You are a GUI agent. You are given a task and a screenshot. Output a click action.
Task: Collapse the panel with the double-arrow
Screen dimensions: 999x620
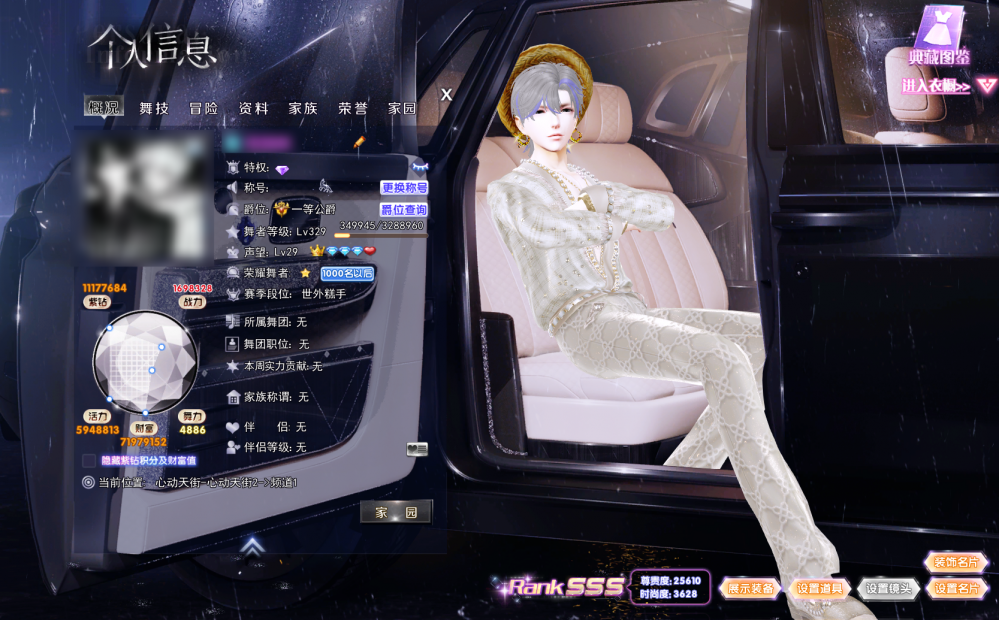(x=253, y=547)
